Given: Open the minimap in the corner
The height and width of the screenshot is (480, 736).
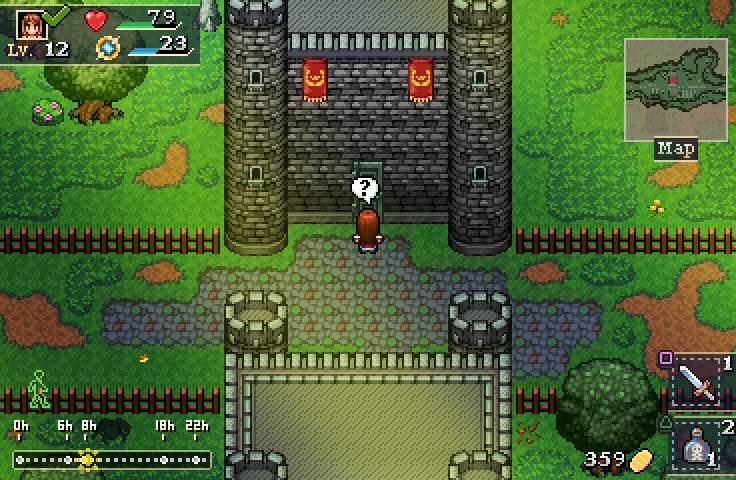Looking at the screenshot, I should (x=675, y=89).
